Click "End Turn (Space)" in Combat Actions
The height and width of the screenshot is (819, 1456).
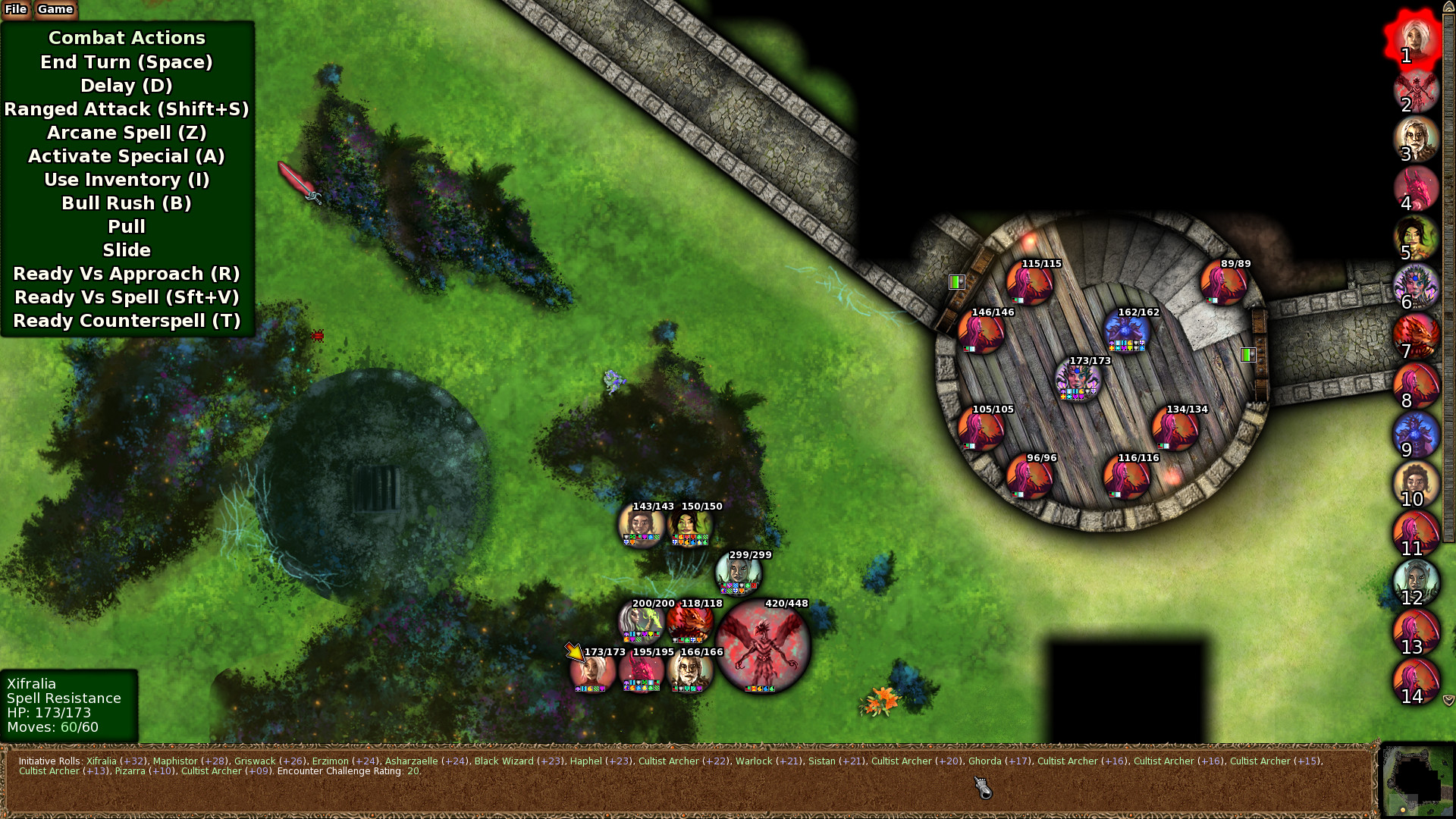(127, 62)
